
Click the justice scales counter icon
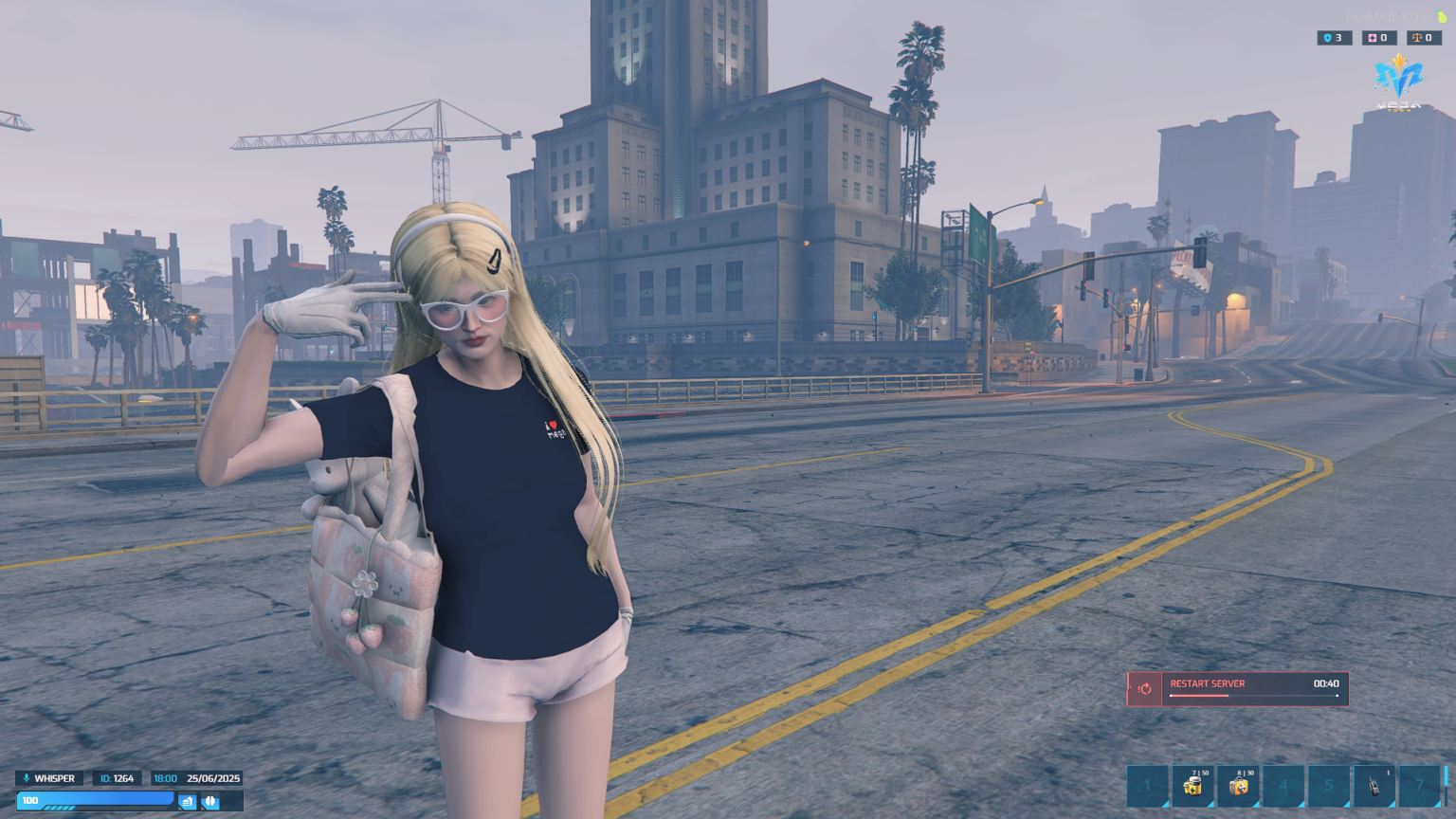1417,38
